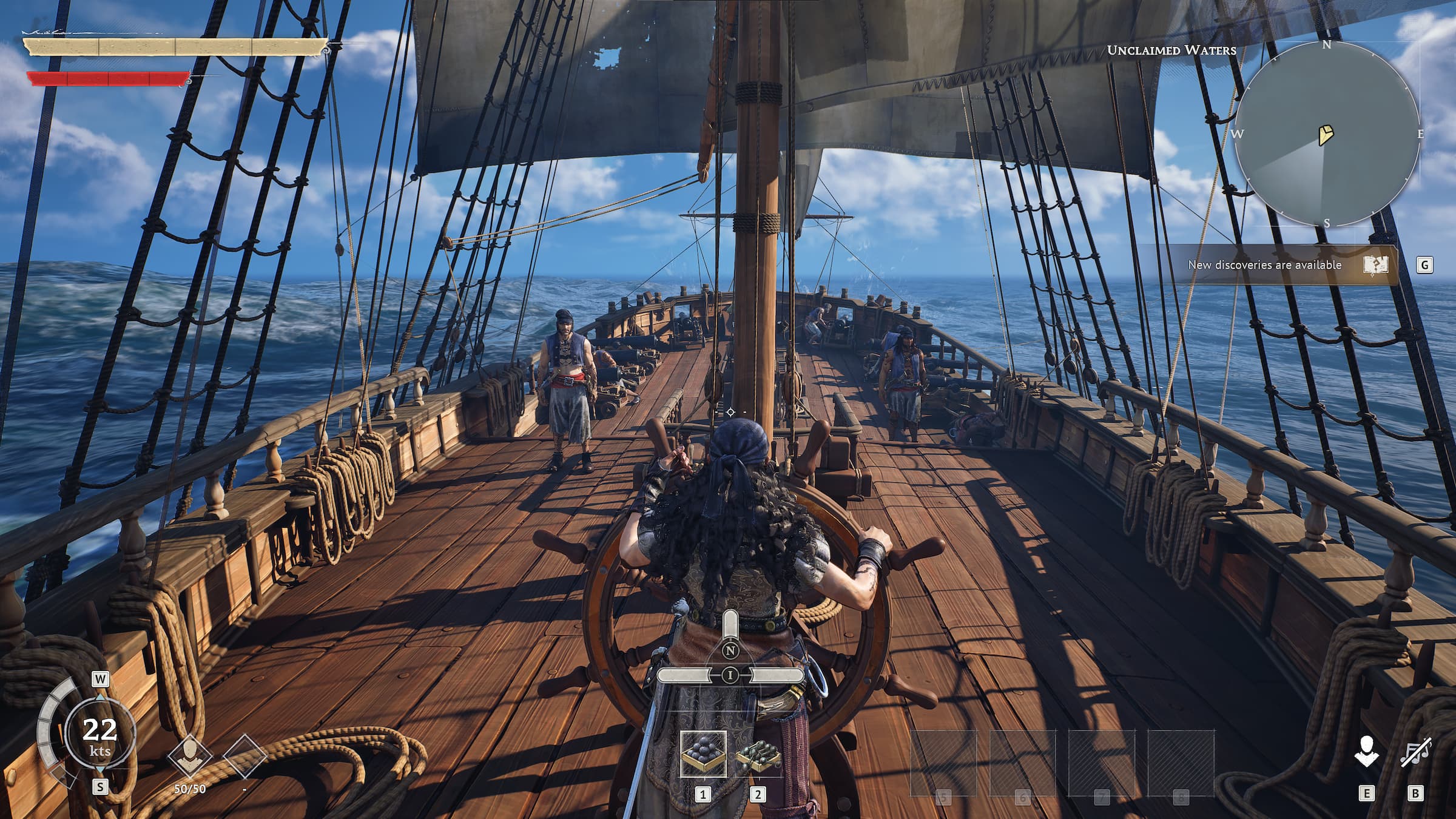Toggle the crossed-out music notes shanty icon
This screenshot has height=819, width=1456.
coord(1415,753)
